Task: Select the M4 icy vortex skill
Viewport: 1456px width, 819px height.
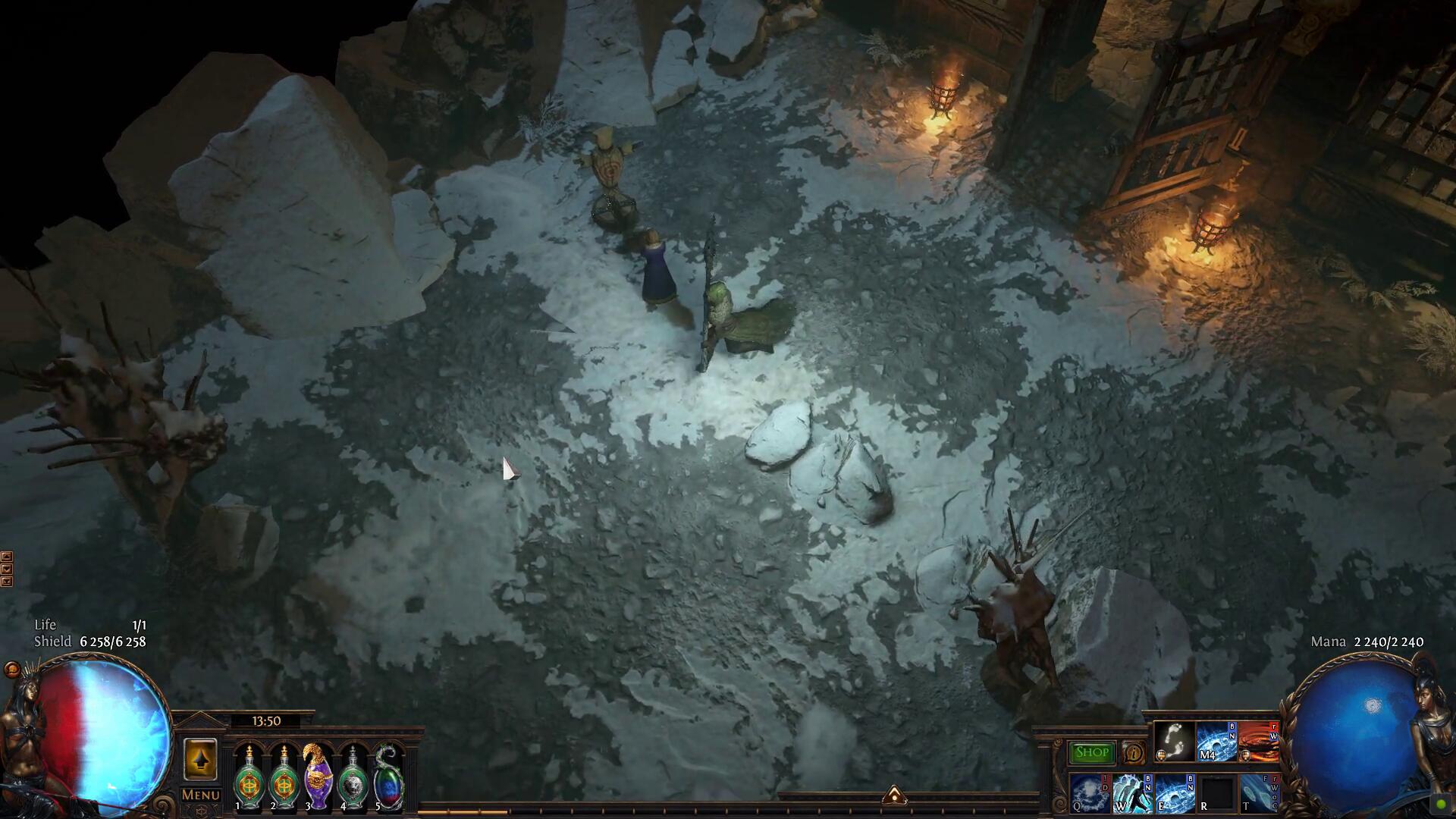Action: (1216, 741)
